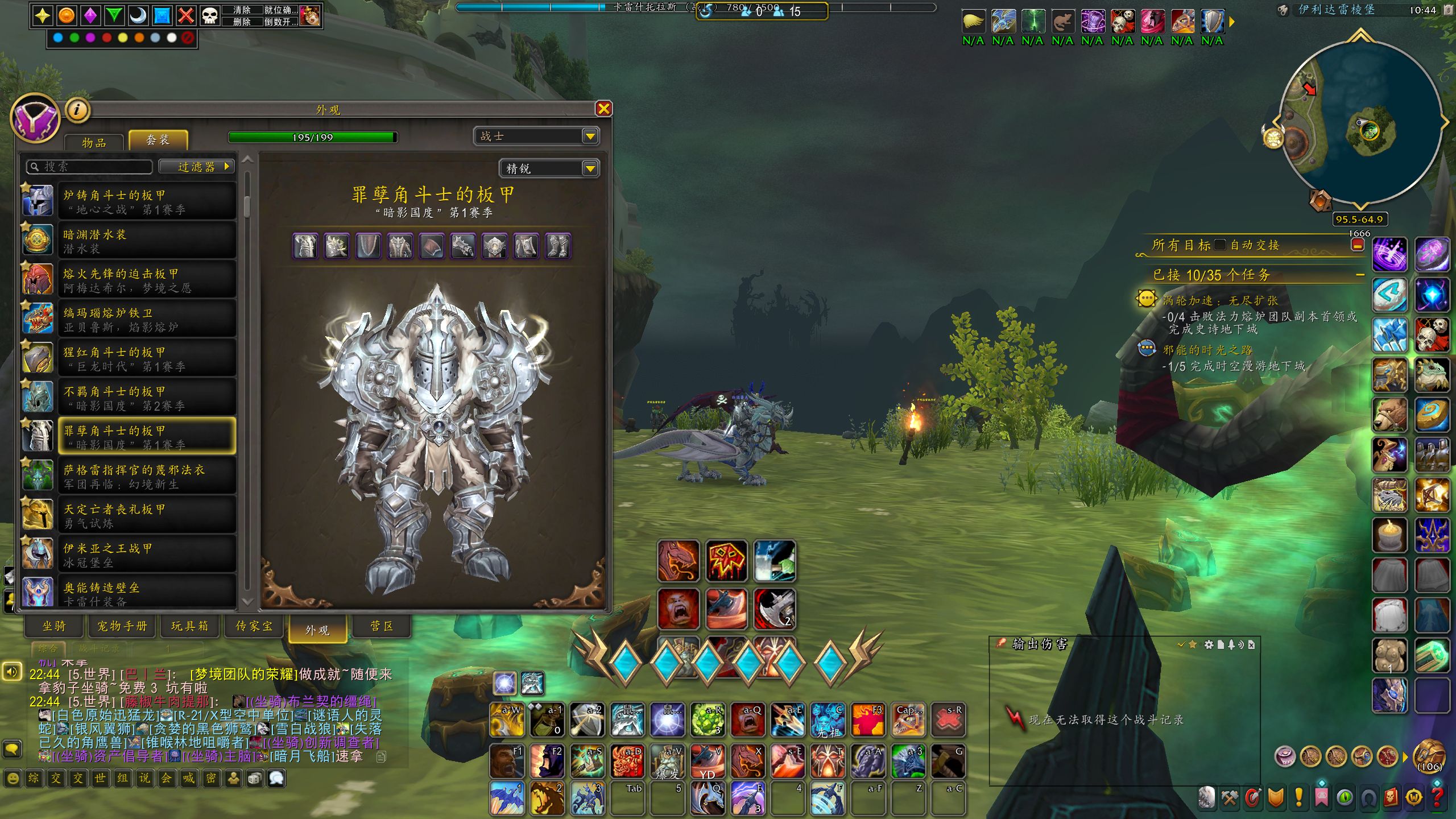Image resolution: width=1456 pixels, height=819 pixels.
Task: Select the 暗渊潜水装 set
Action: pyautogui.click(x=147, y=241)
